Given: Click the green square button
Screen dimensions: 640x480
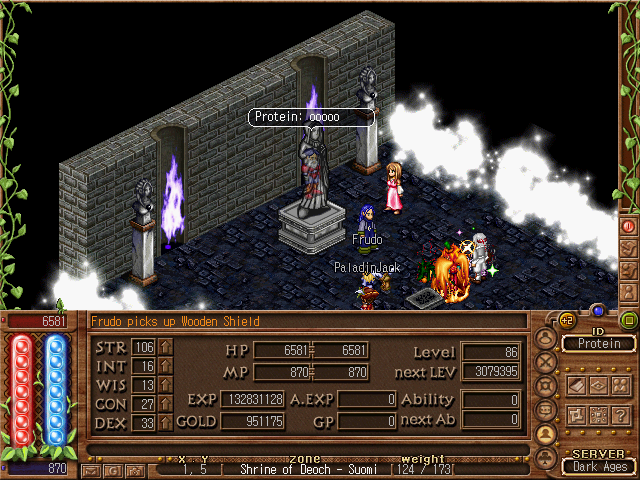Looking at the screenshot, I should pyautogui.click(x=628, y=320).
